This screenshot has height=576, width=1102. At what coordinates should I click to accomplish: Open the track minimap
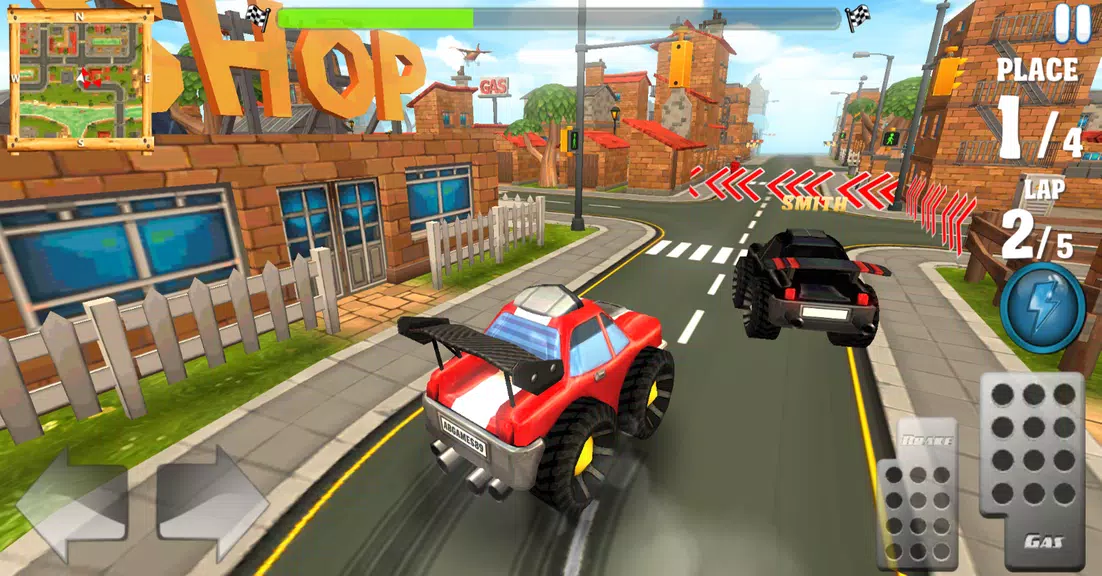click(x=81, y=77)
